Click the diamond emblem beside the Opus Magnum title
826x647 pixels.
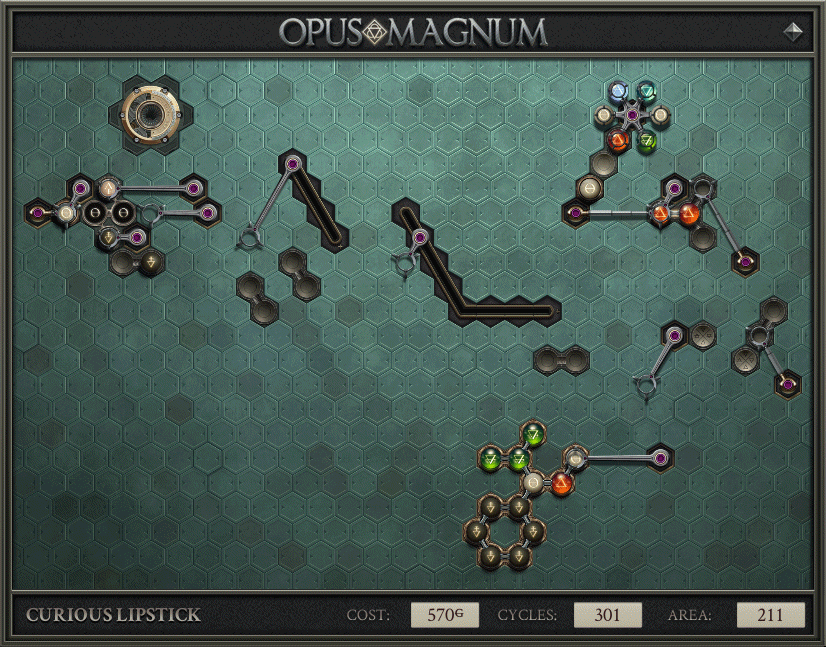(793, 31)
